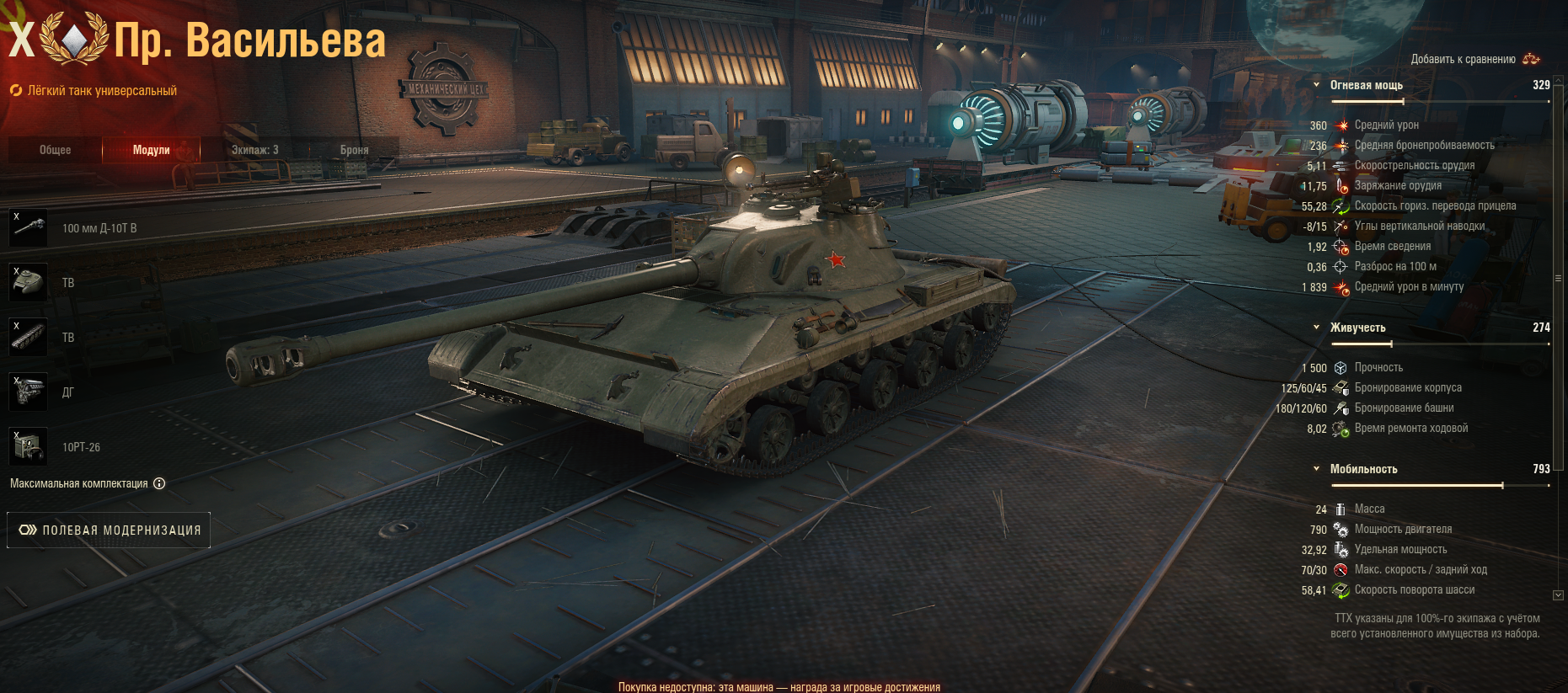The image size is (1568, 693).
Task: Click the stats panel scroll-down arrow
Action: pos(1558,595)
